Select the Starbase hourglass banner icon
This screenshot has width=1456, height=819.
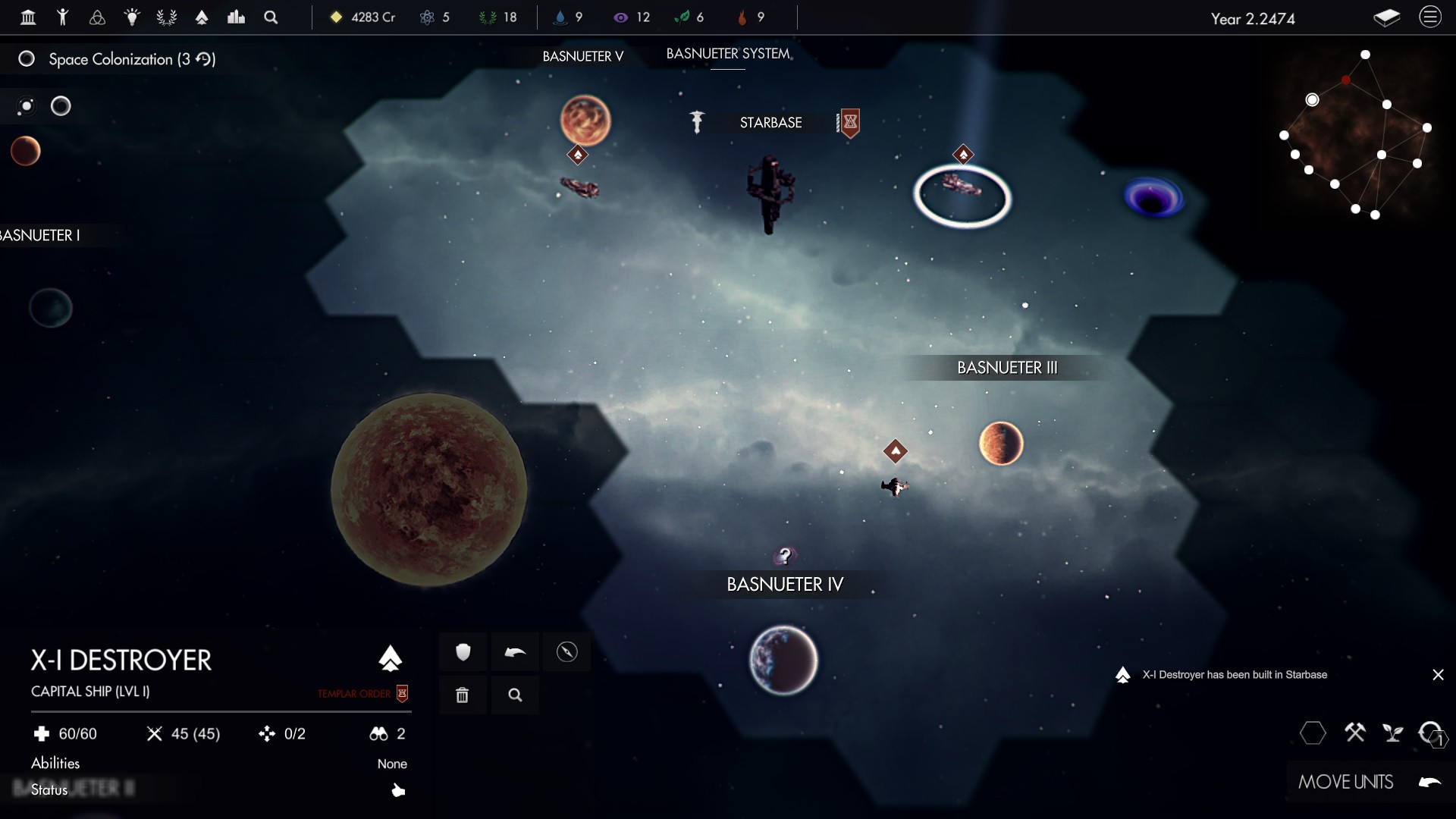849,123
